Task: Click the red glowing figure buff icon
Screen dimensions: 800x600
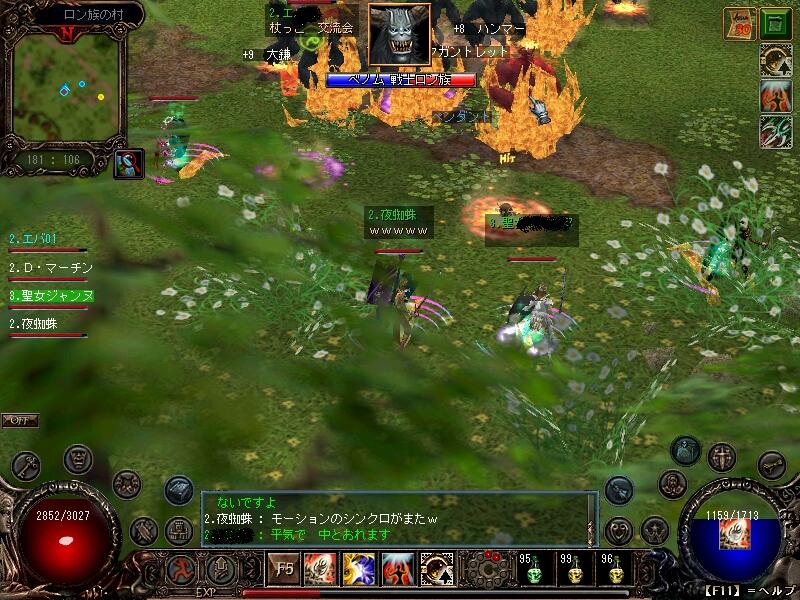Action: coord(775,97)
